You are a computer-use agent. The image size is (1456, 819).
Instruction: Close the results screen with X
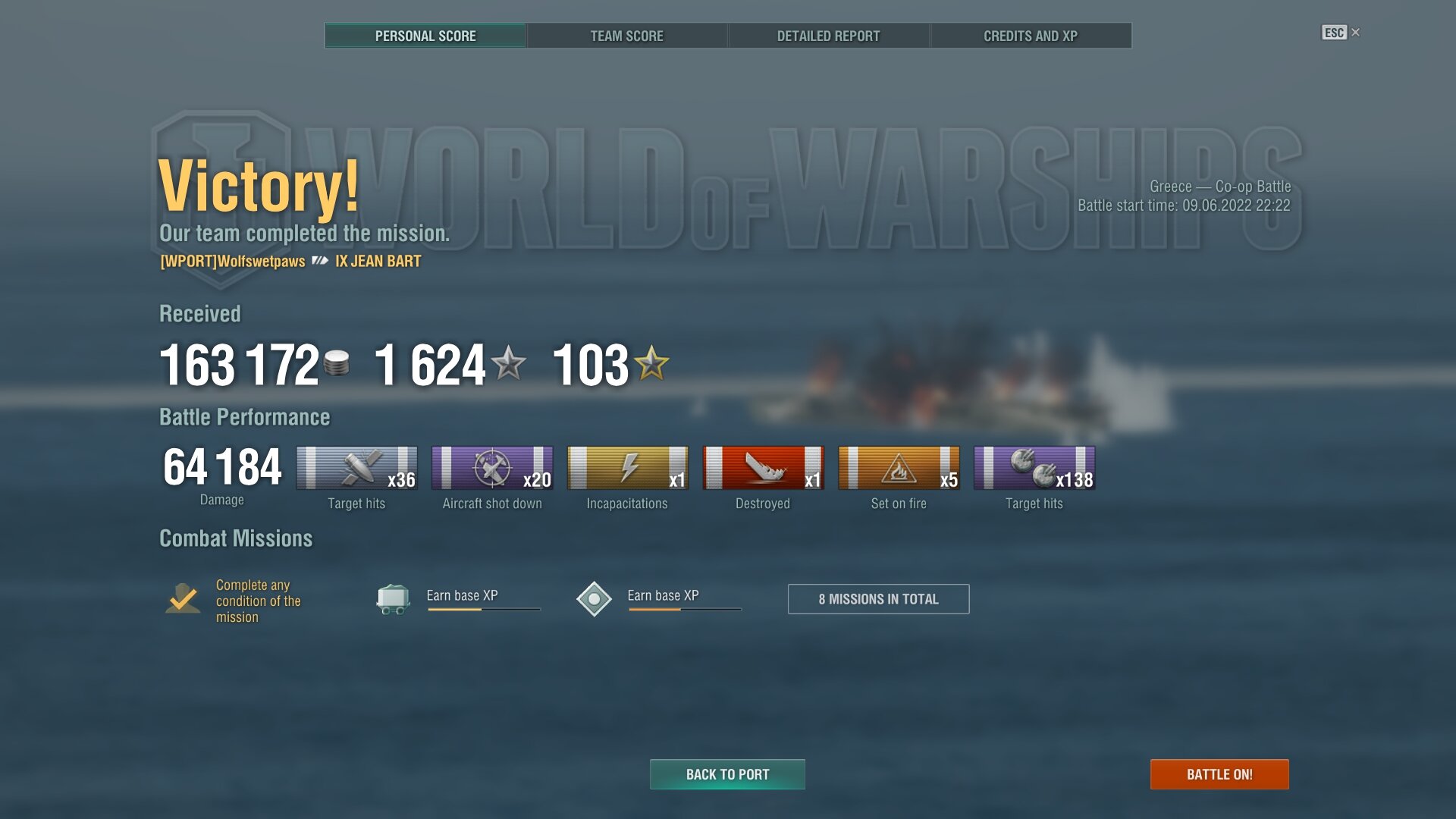1355,33
